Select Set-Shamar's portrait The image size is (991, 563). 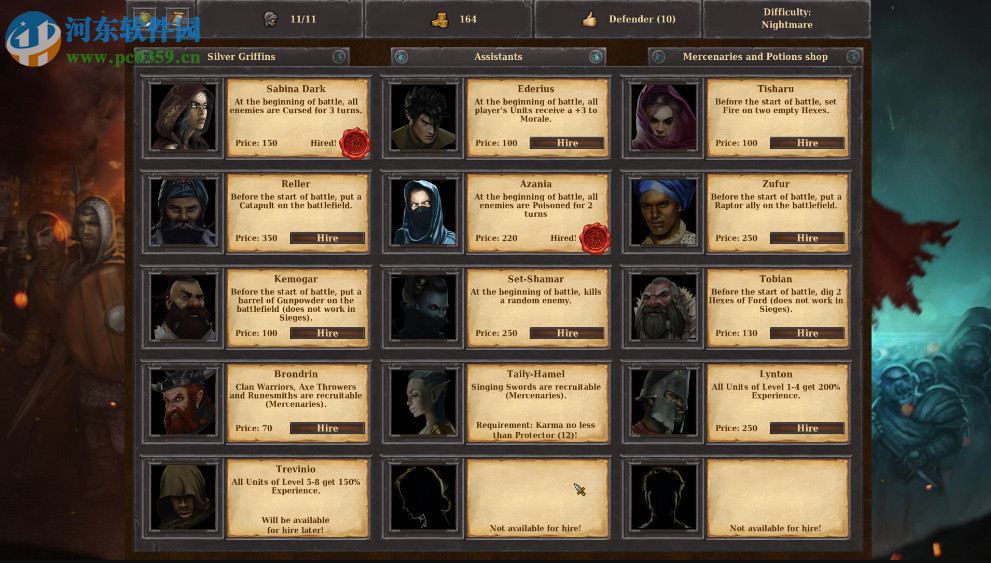[x=423, y=306]
